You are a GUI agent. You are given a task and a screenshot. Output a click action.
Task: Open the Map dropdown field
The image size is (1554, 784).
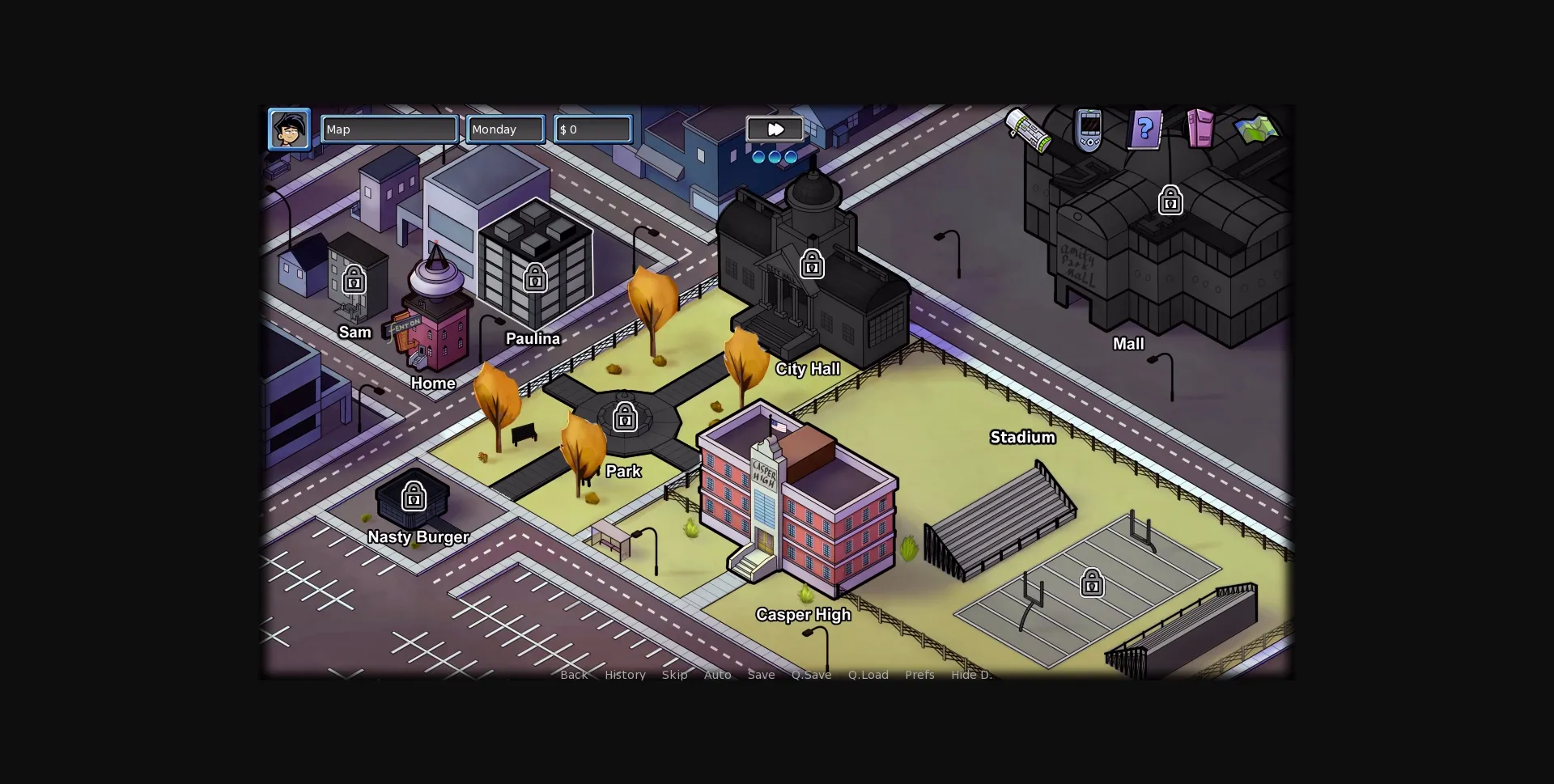click(389, 129)
